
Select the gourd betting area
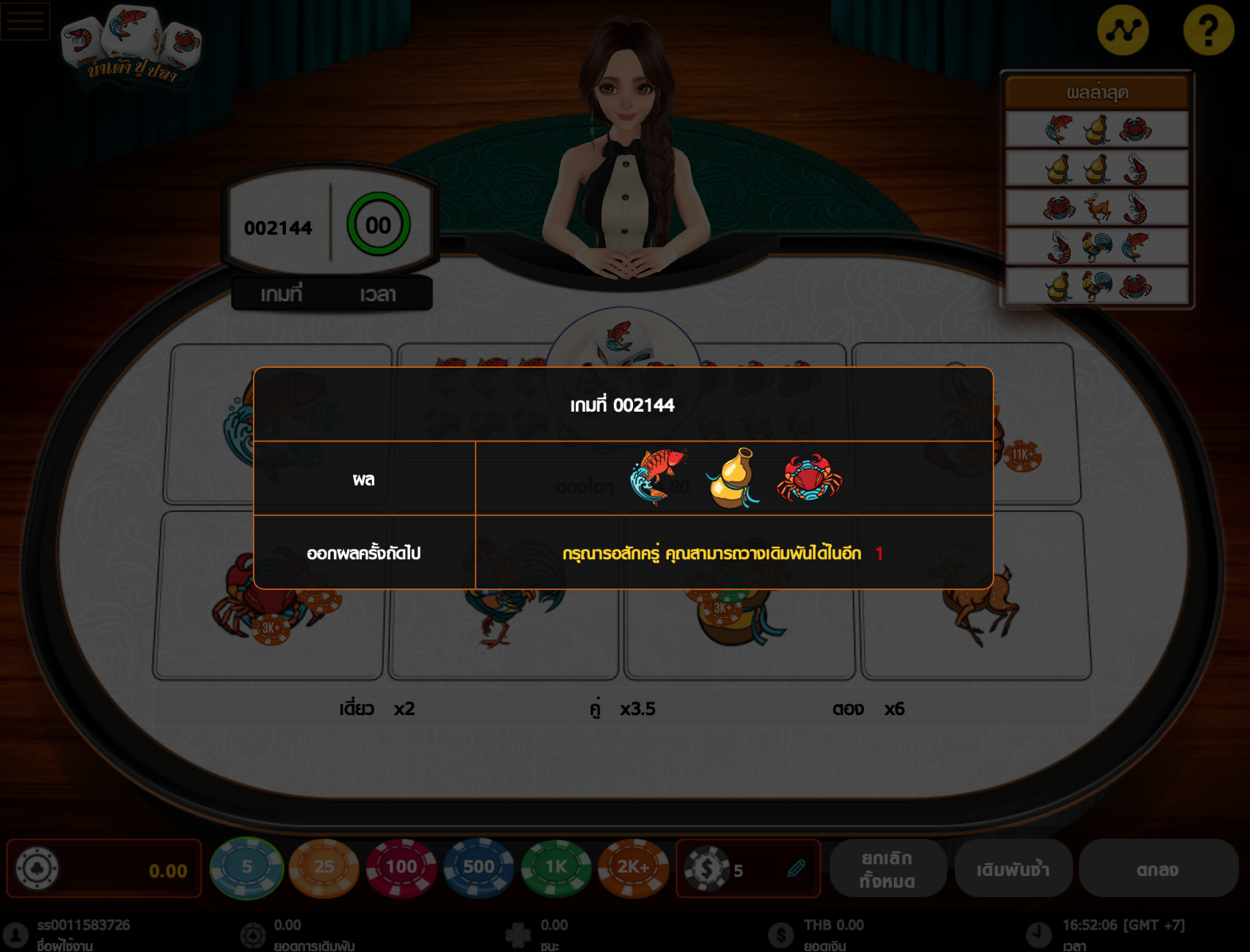[x=738, y=607]
